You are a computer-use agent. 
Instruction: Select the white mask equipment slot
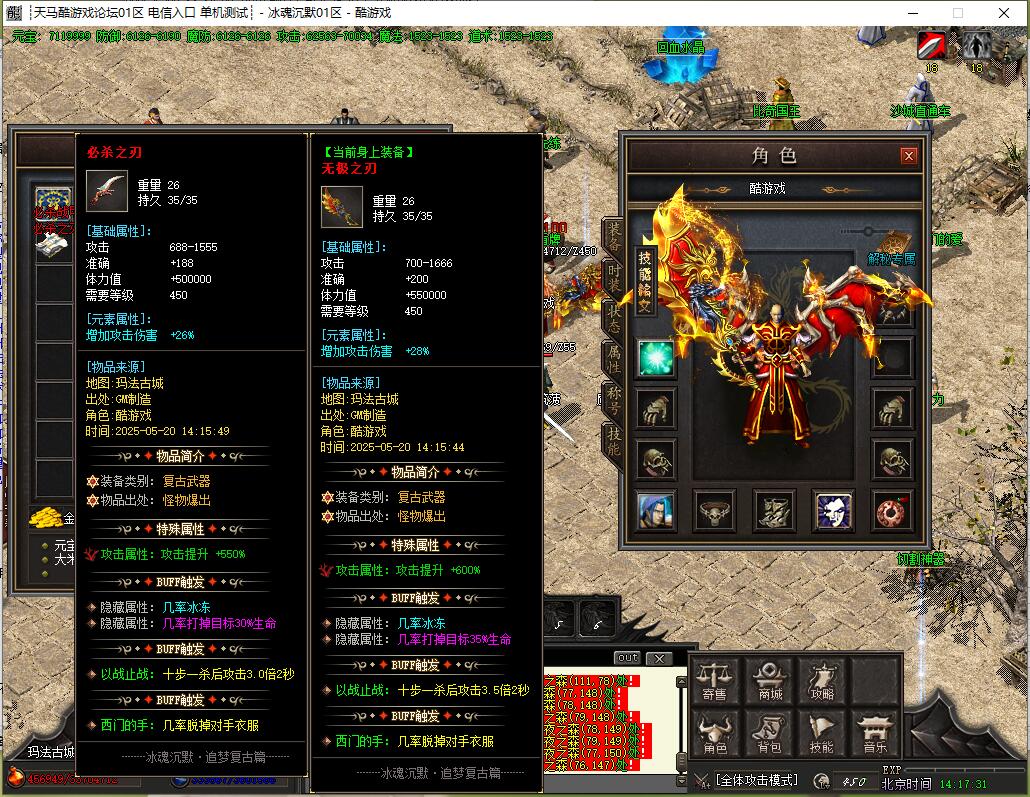point(832,511)
